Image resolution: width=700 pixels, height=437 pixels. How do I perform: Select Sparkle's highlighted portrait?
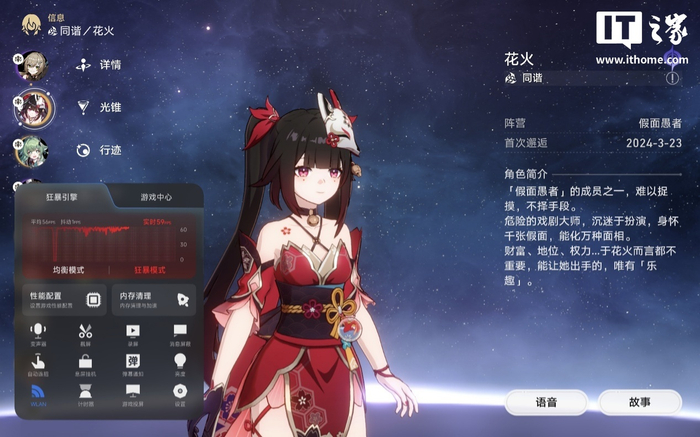point(33,107)
